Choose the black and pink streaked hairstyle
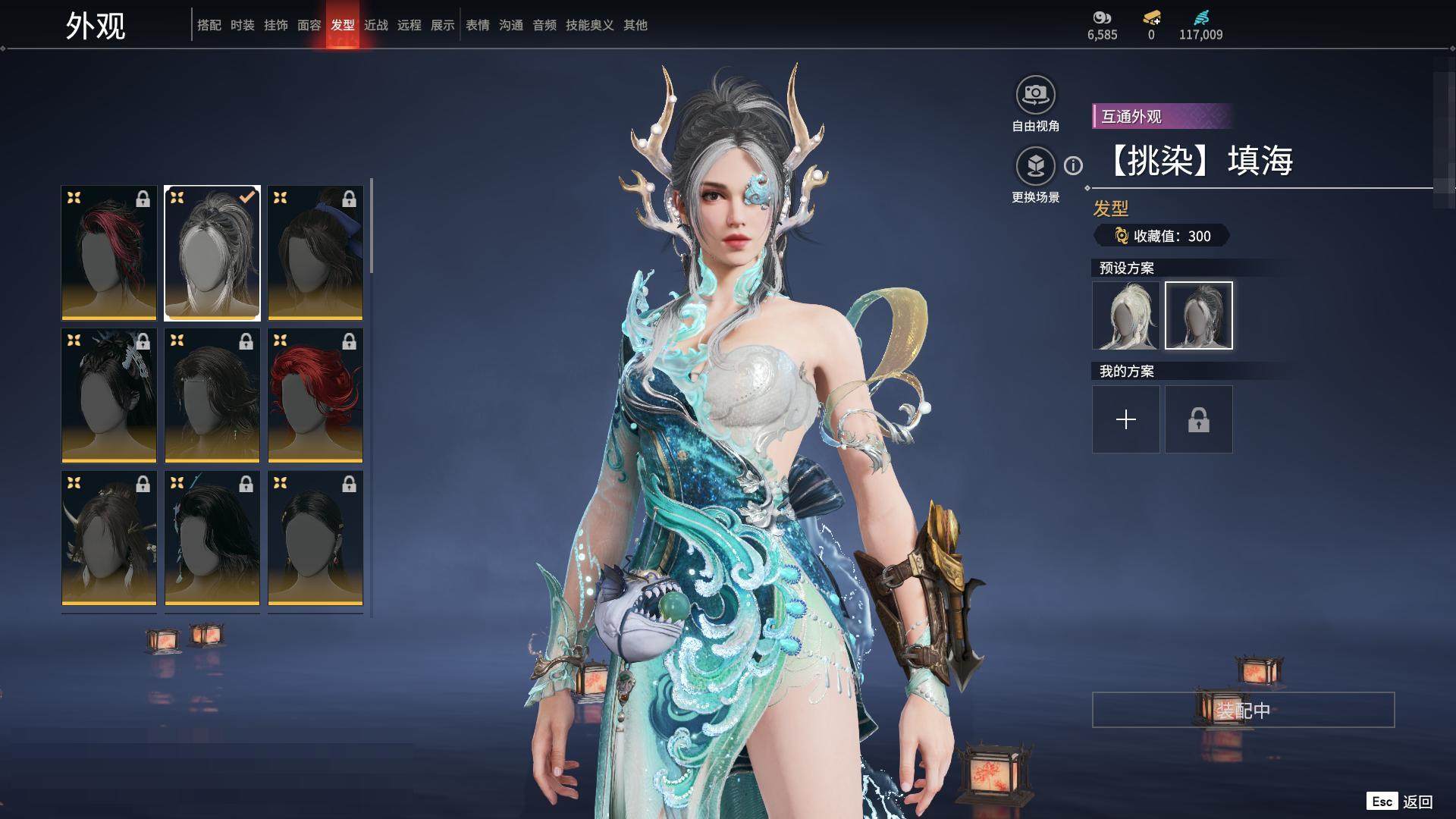 tap(109, 253)
